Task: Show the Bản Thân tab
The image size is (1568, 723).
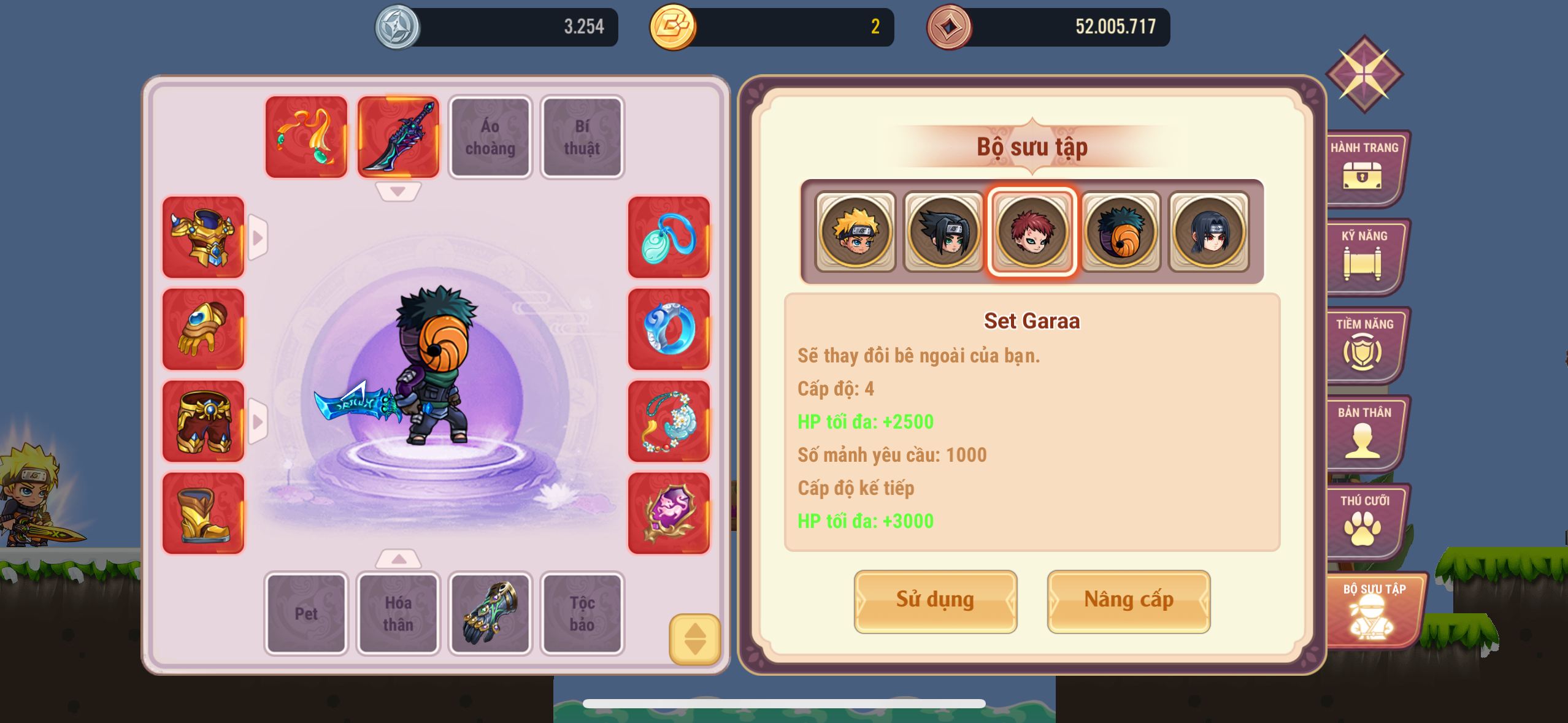Action: 1364,432
